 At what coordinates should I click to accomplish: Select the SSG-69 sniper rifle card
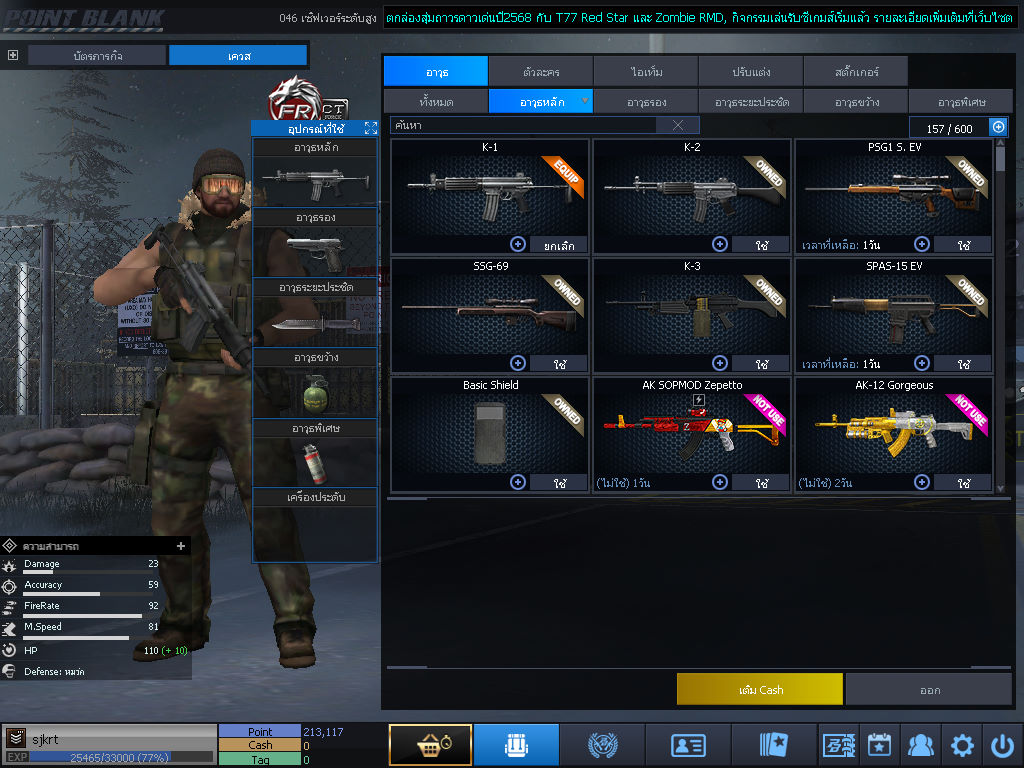(490, 310)
